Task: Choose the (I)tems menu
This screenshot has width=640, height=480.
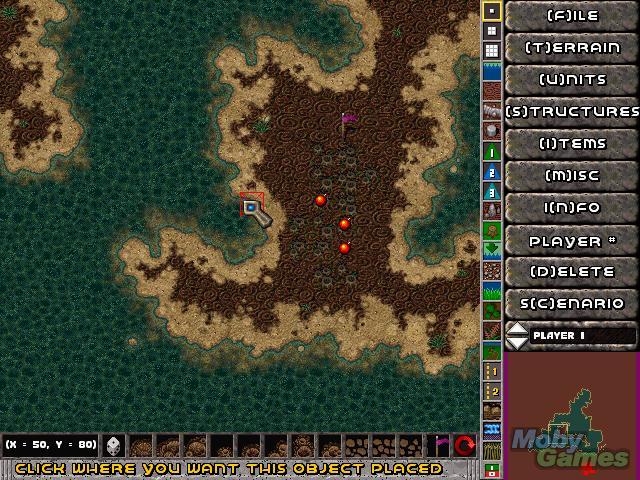Action: tap(573, 143)
